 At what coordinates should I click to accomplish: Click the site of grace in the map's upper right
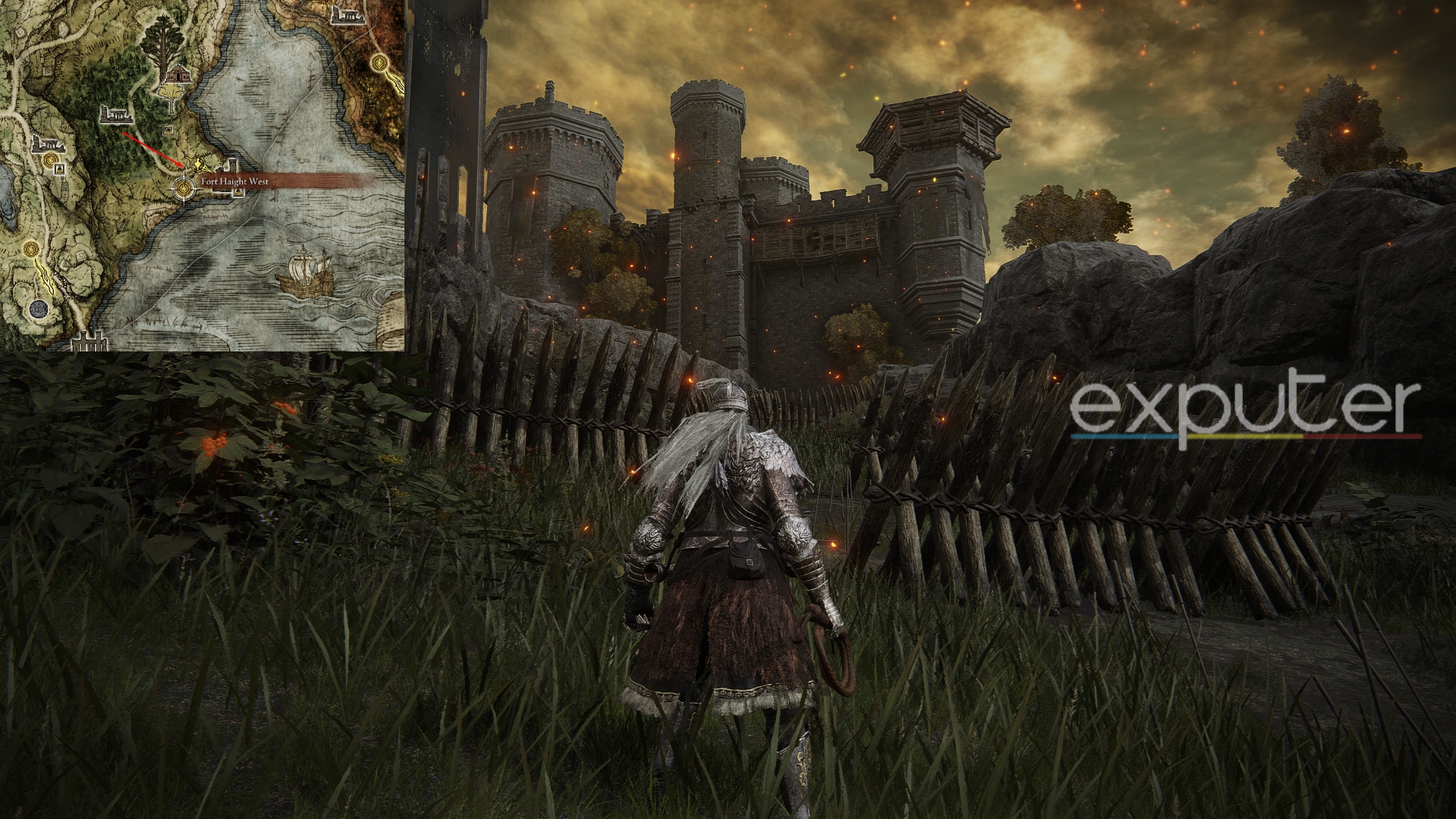[379, 63]
